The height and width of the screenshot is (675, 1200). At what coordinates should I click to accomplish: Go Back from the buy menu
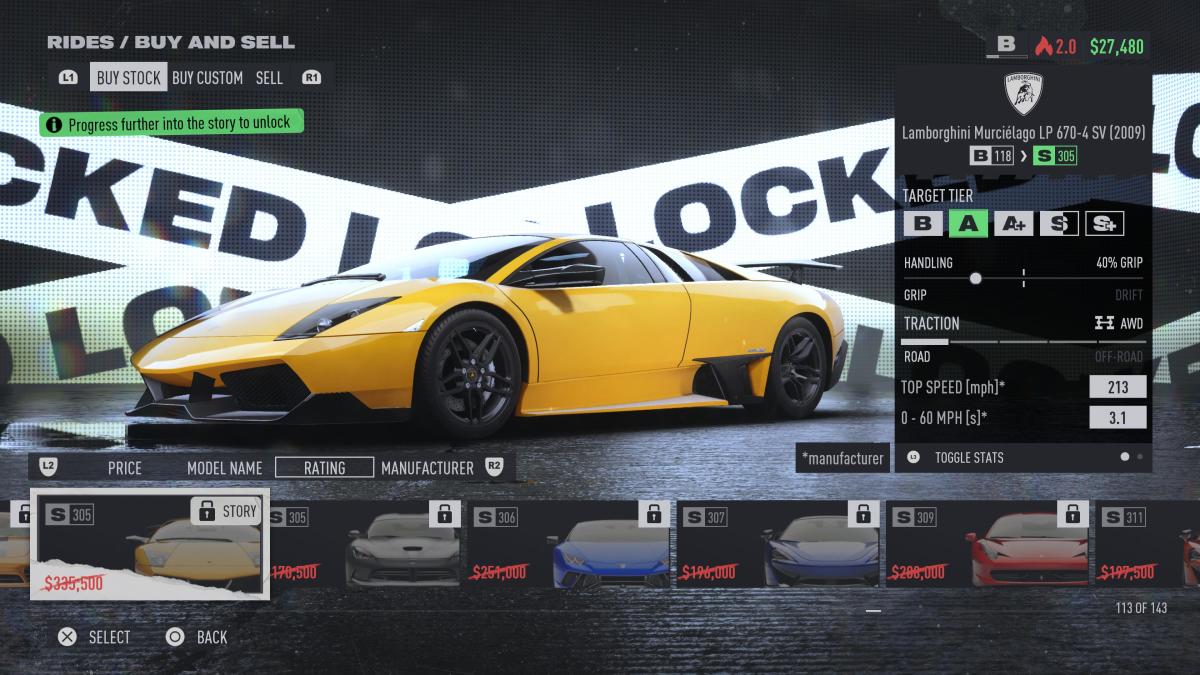click(198, 637)
